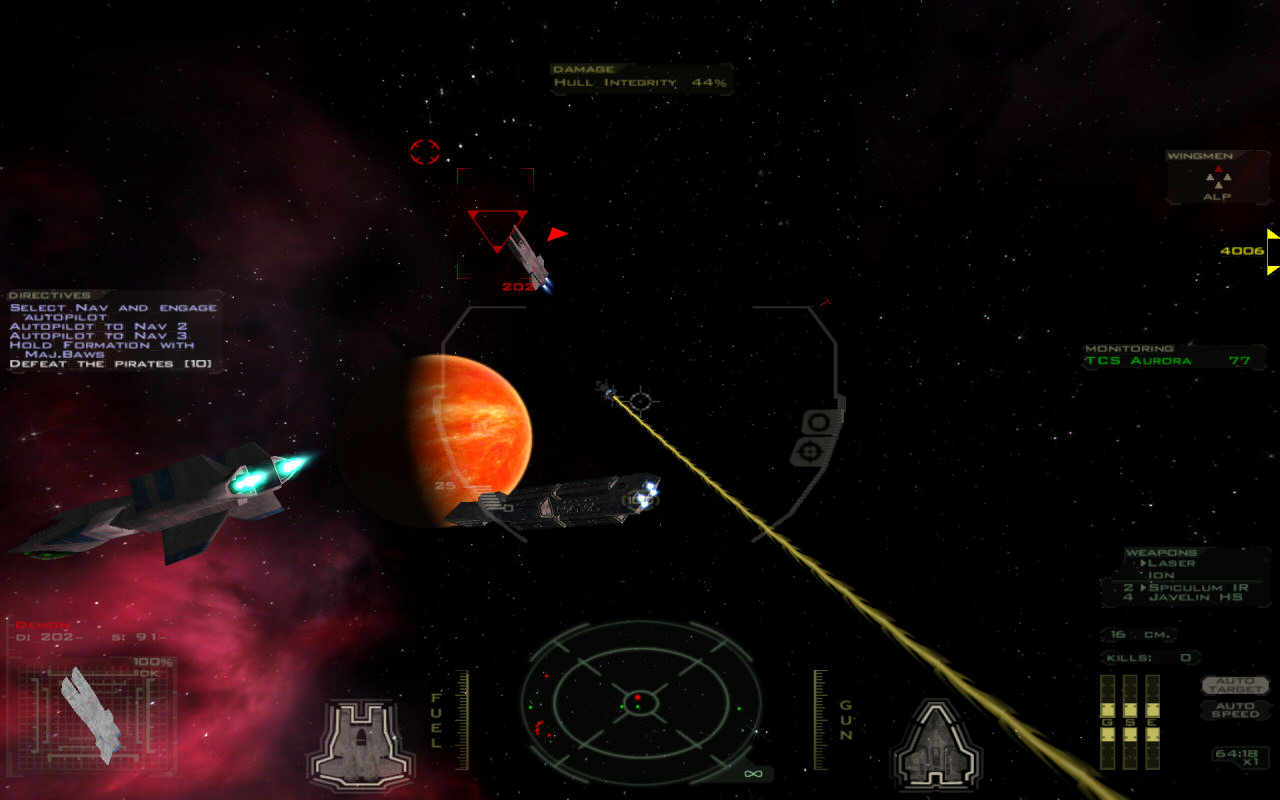Open the Wingmen status panel
The height and width of the screenshot is (800, 1280).
[1216, 178]
